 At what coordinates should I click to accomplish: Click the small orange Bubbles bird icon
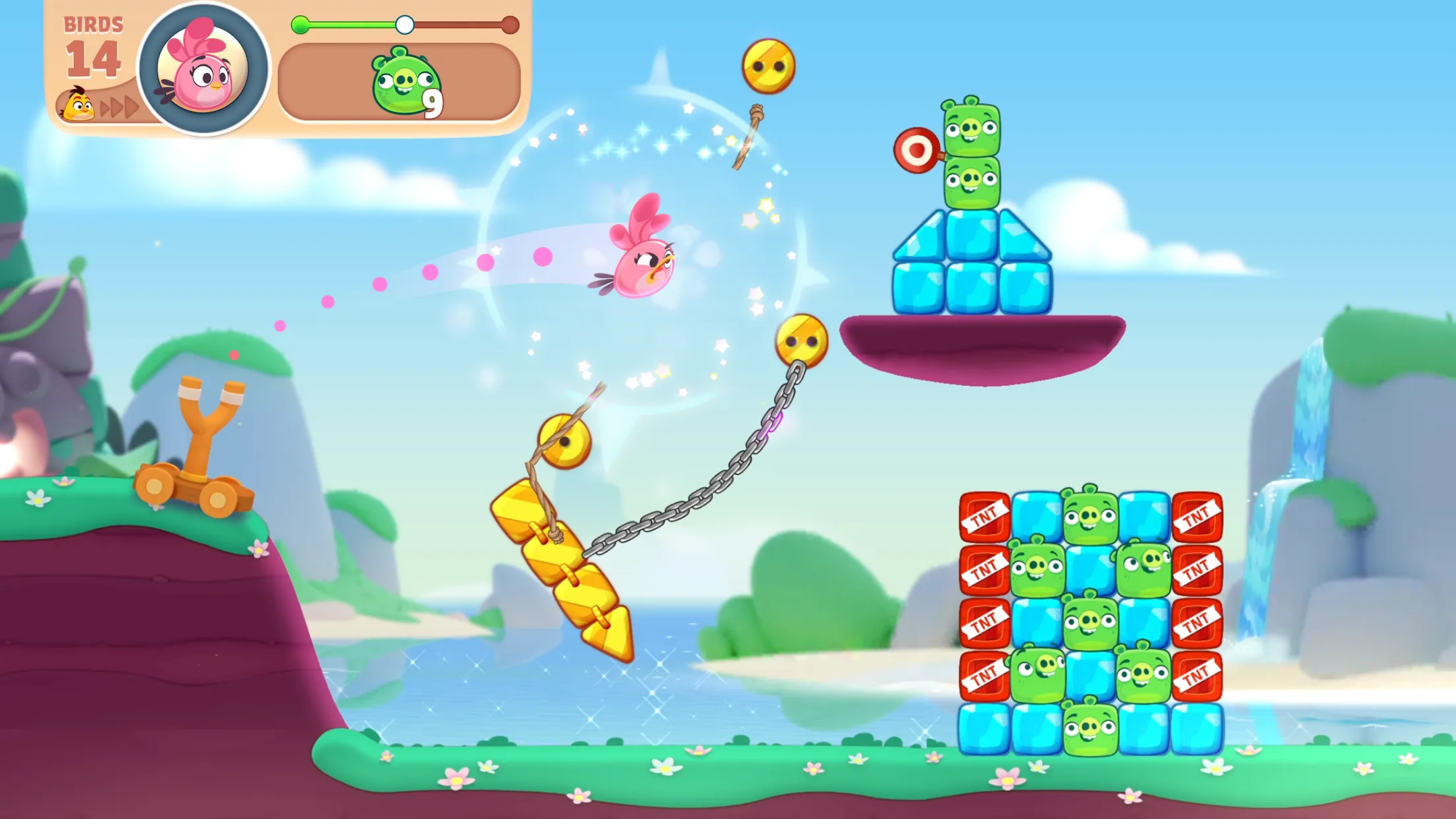(x=77, y=106)
